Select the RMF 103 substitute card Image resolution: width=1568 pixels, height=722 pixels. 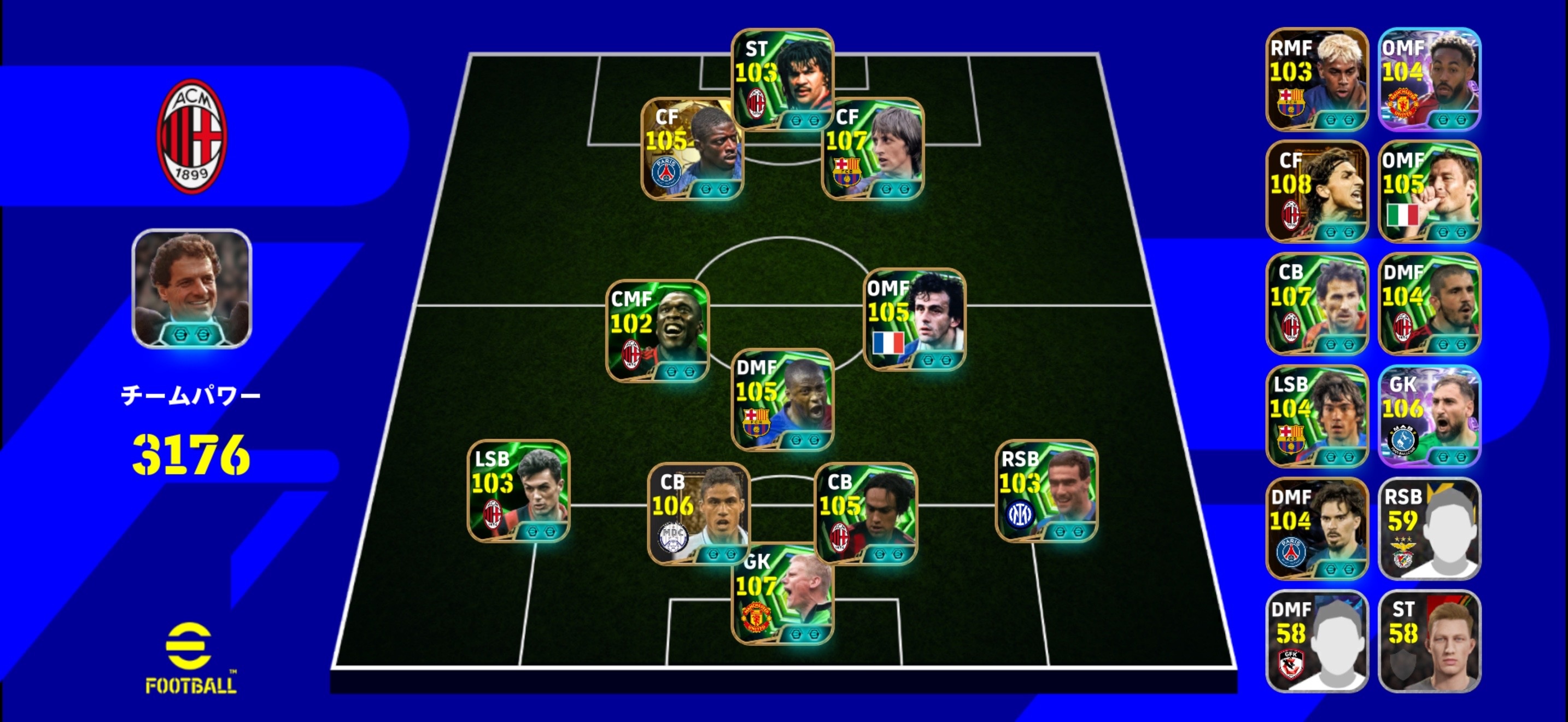tap(1317, 79)
